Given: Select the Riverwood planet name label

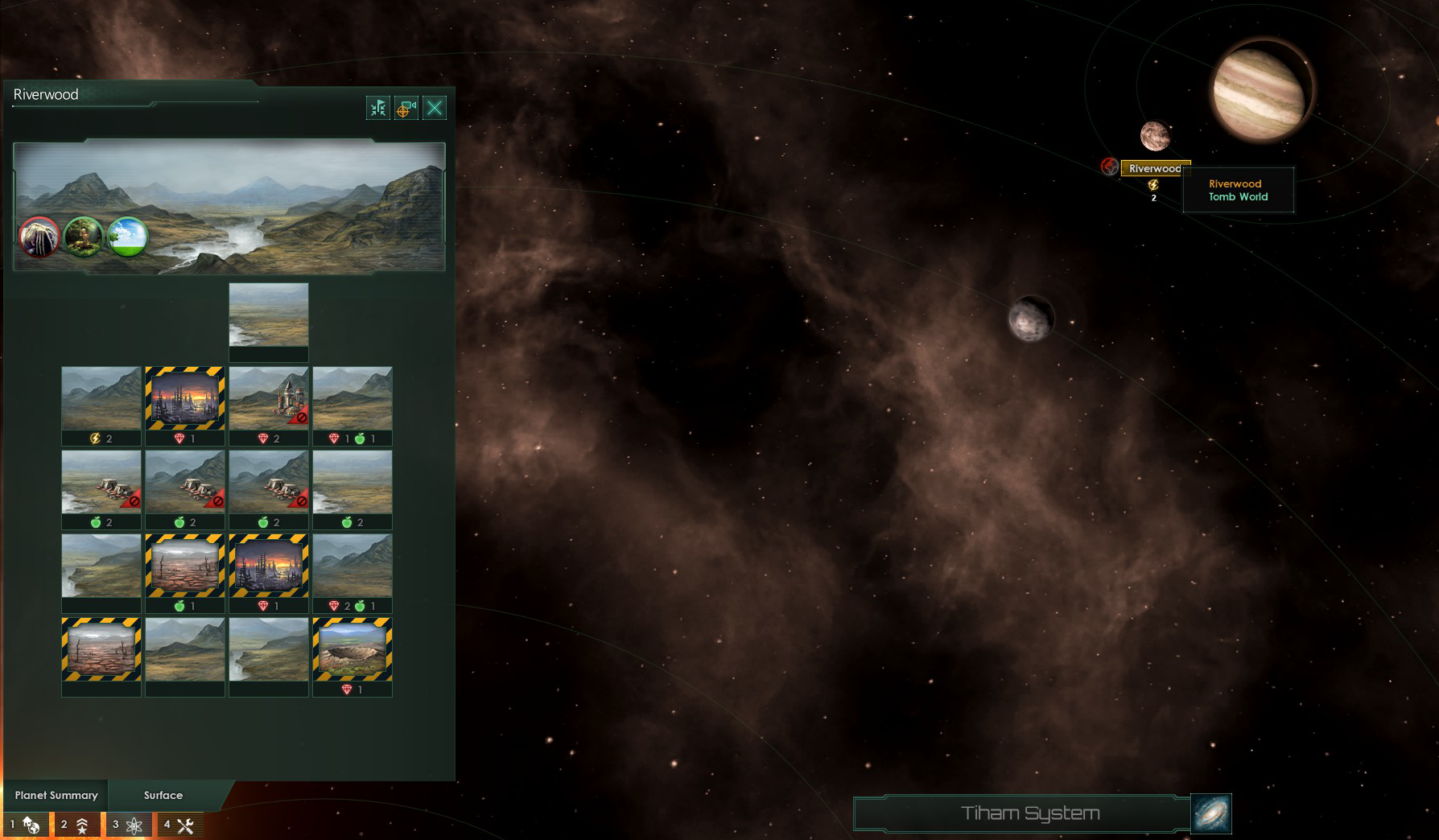Looking at the screenshot, I should pyautogui.click(x=1154, y=168).
